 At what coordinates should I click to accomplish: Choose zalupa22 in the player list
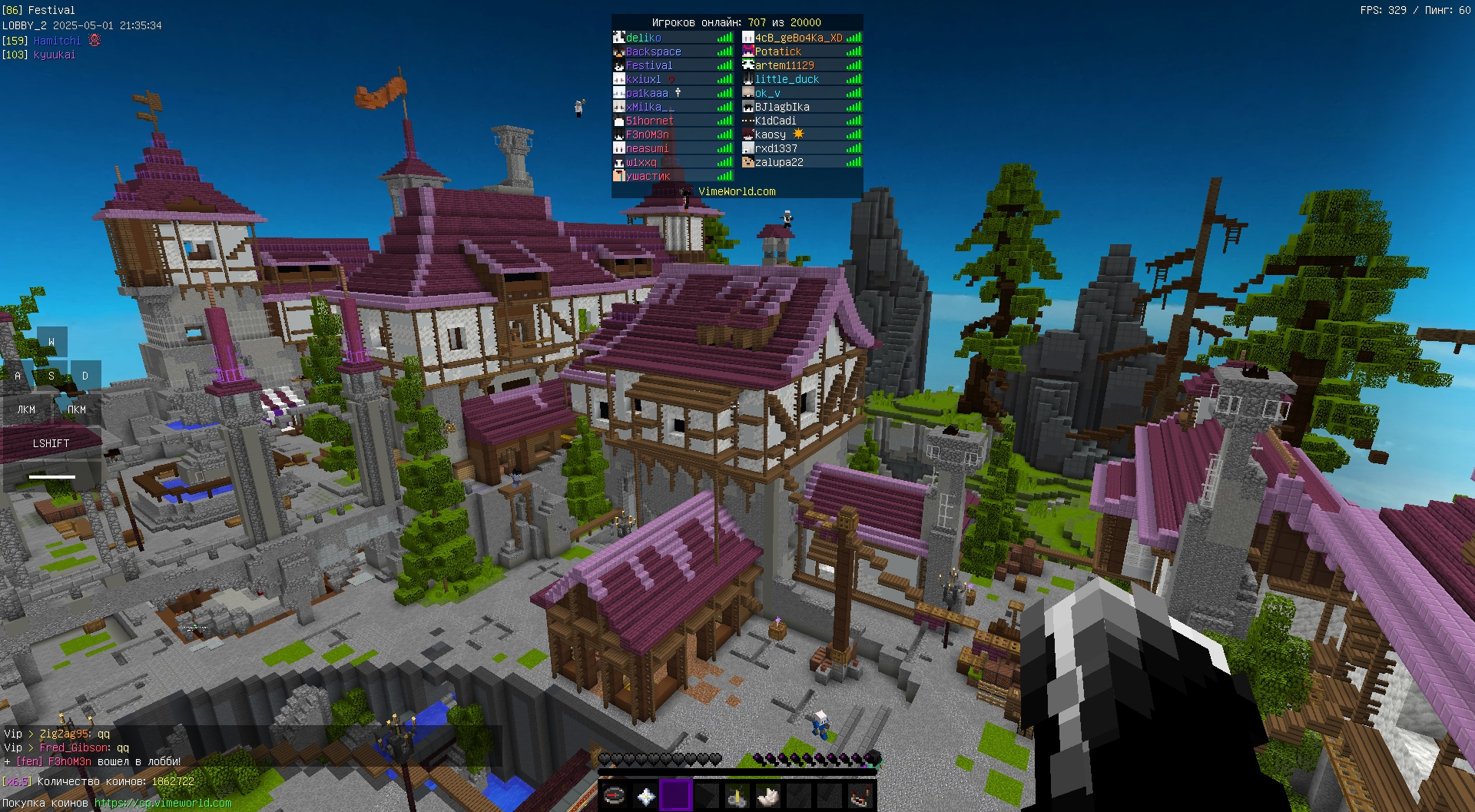tap(779, 162)
